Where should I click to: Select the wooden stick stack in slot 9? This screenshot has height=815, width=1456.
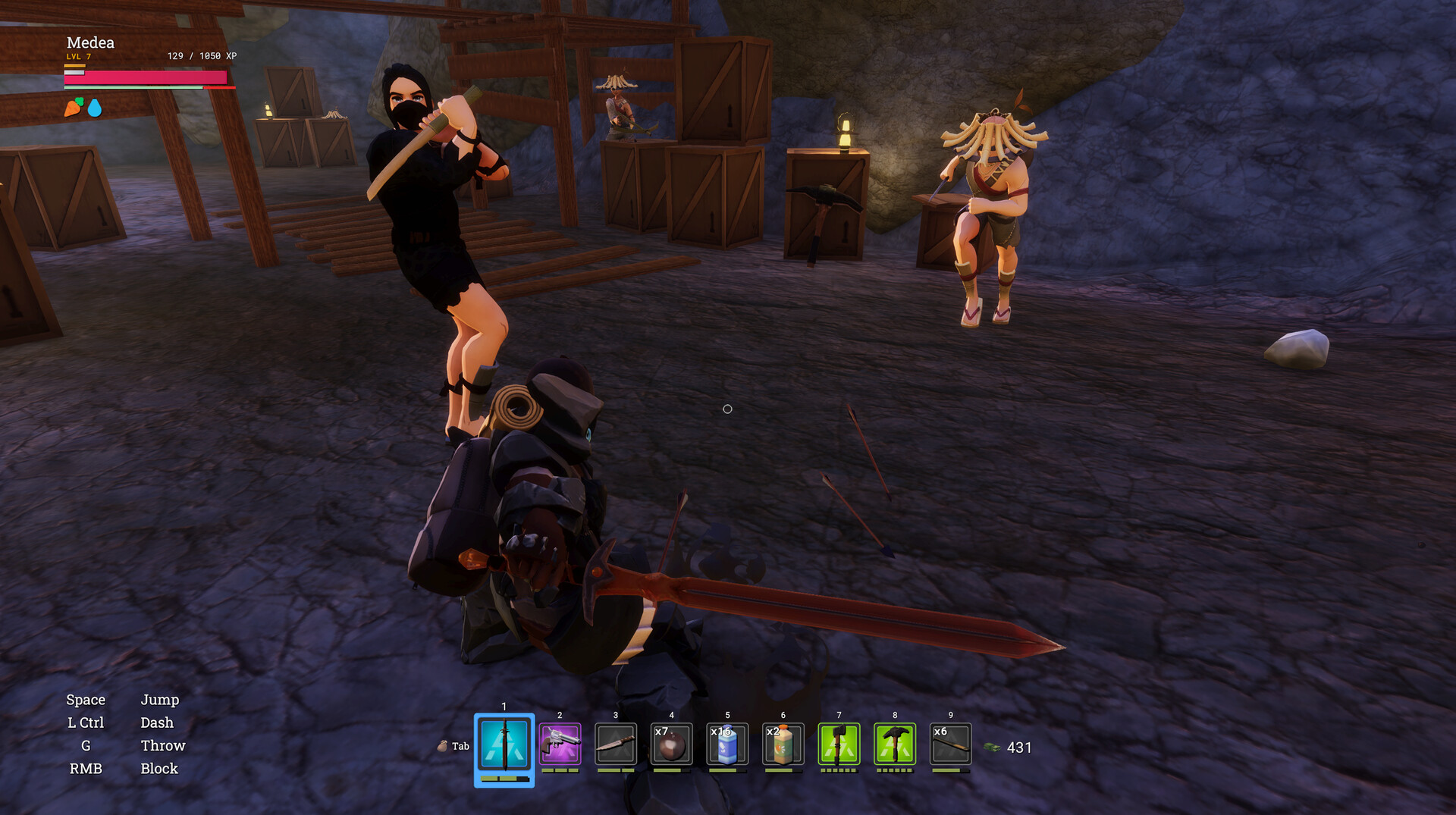pos(950,744)
